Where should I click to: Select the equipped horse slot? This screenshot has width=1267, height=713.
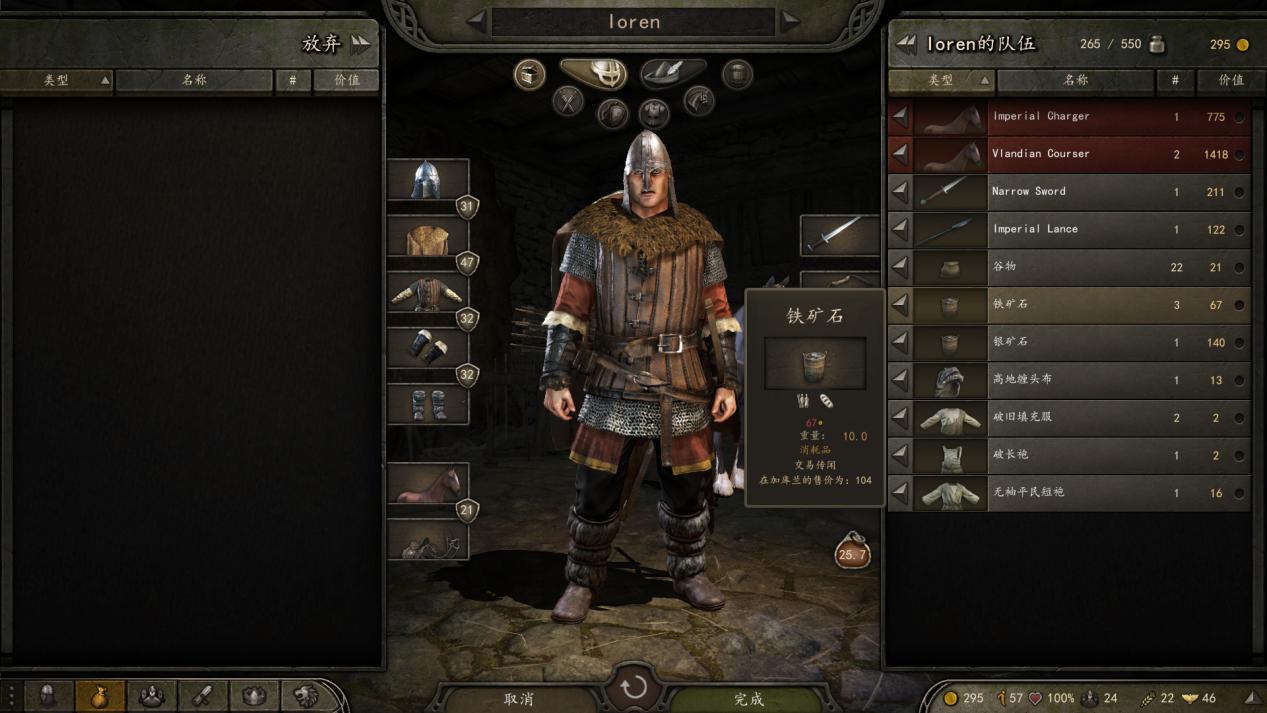point(427,484)
